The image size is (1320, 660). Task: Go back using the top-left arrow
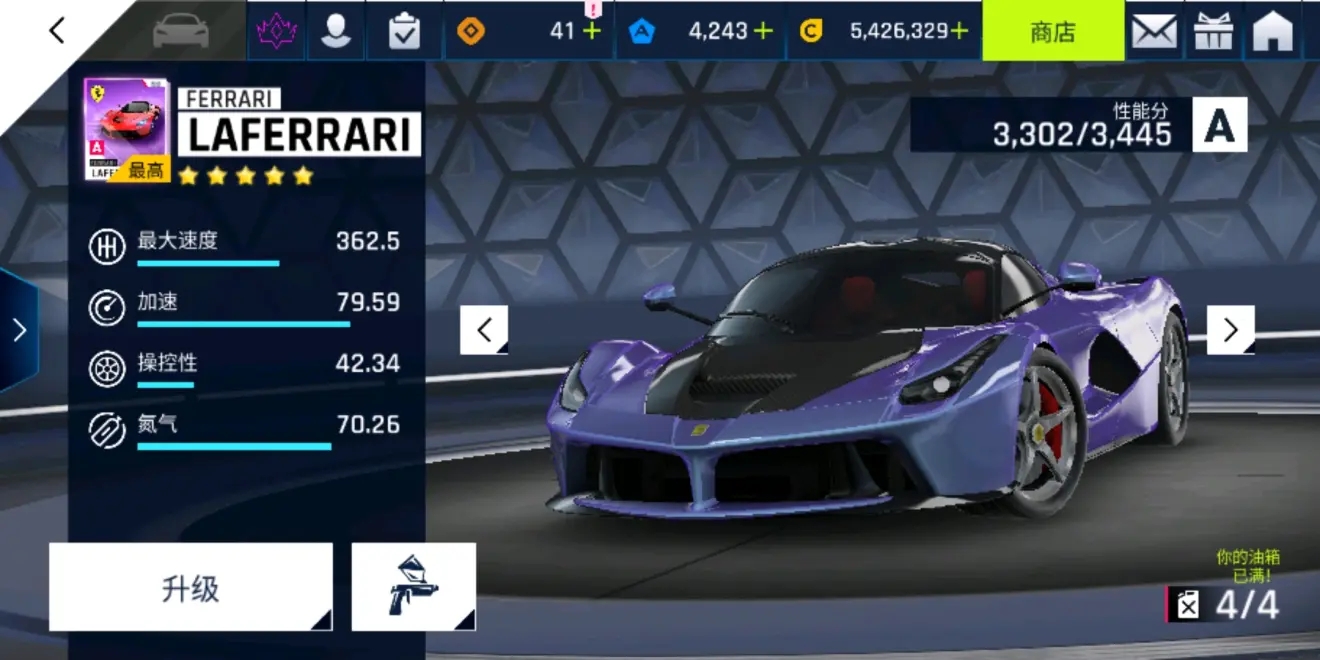(57, 31)
